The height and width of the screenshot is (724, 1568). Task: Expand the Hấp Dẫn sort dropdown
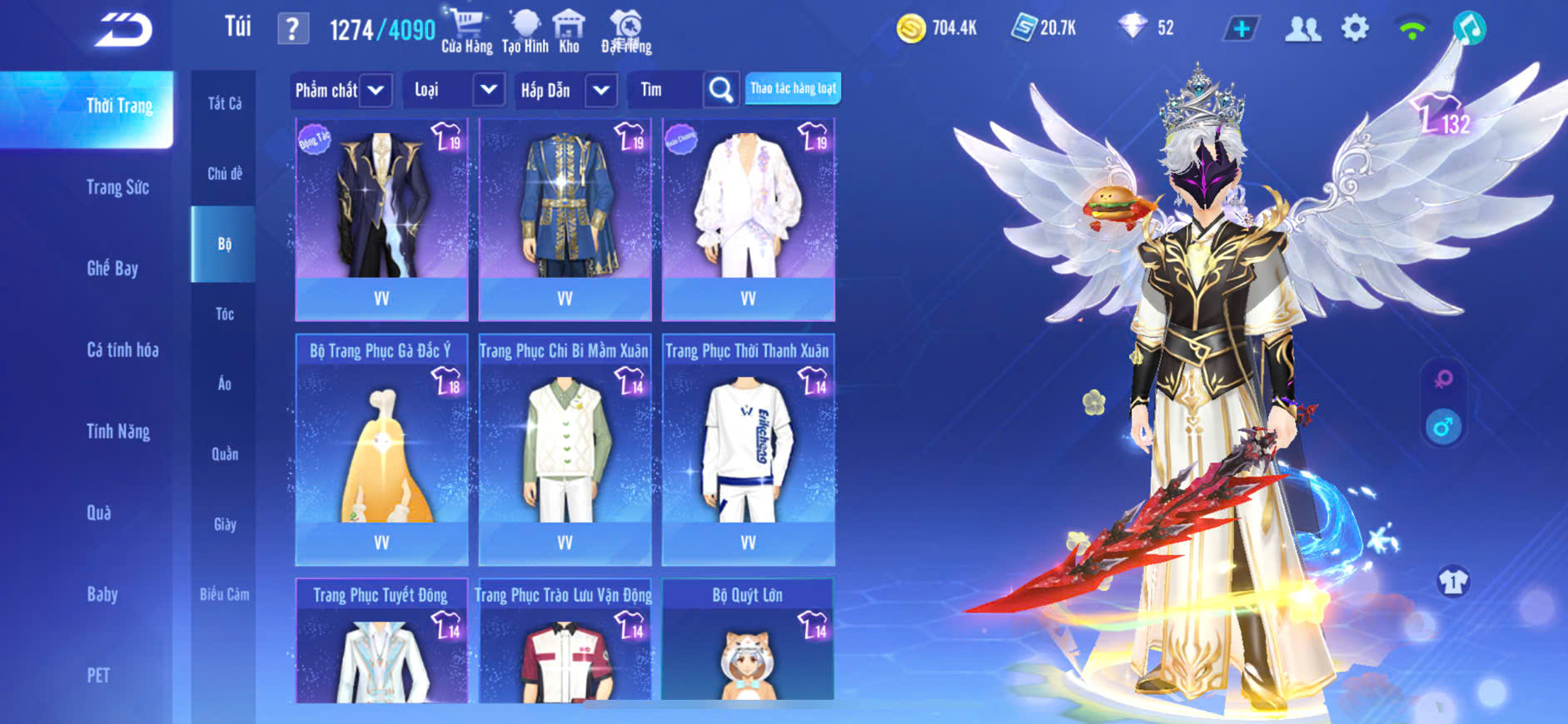[601, 90]
